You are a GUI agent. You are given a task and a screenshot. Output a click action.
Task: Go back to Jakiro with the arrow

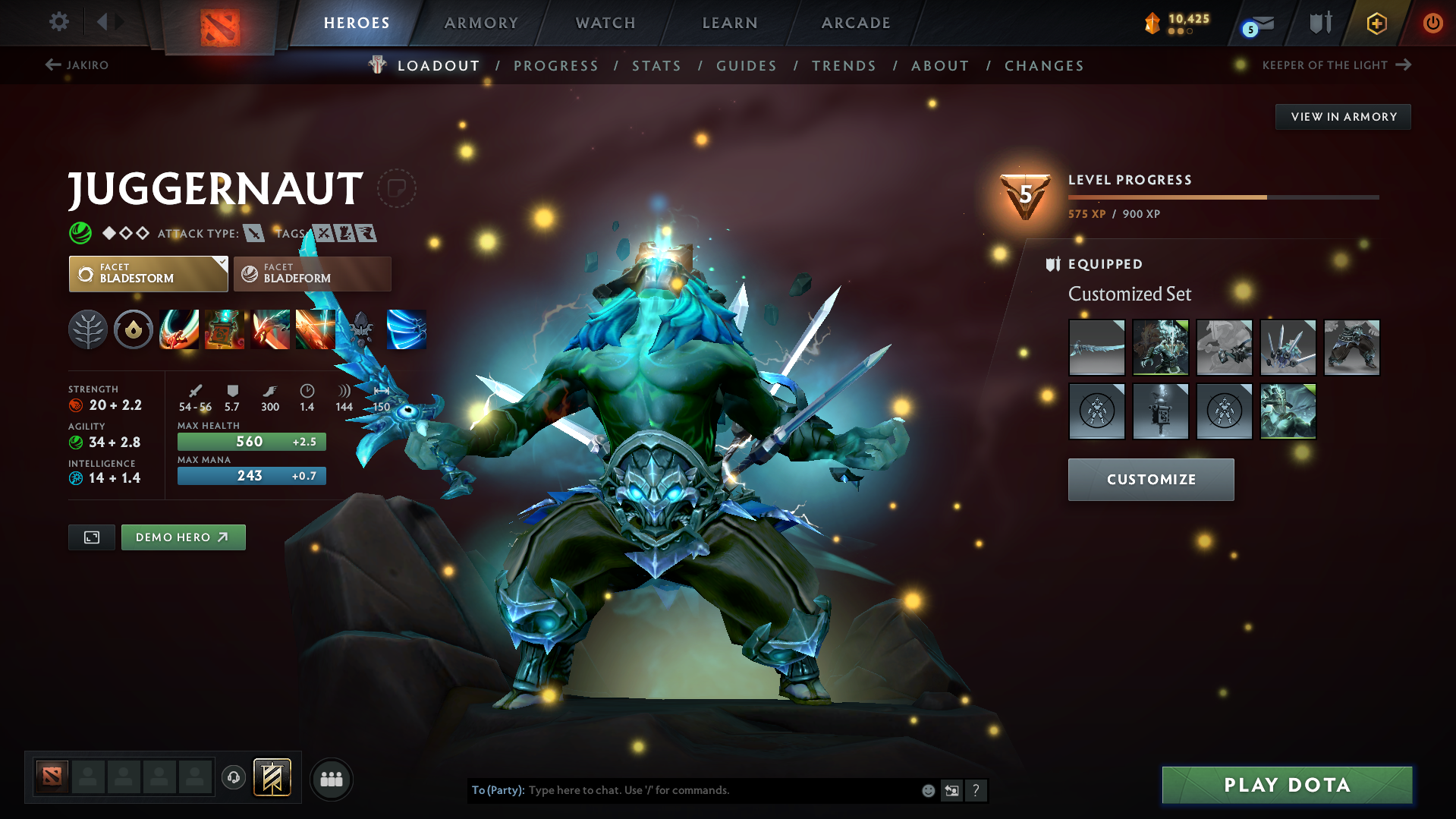pos(52,65)
